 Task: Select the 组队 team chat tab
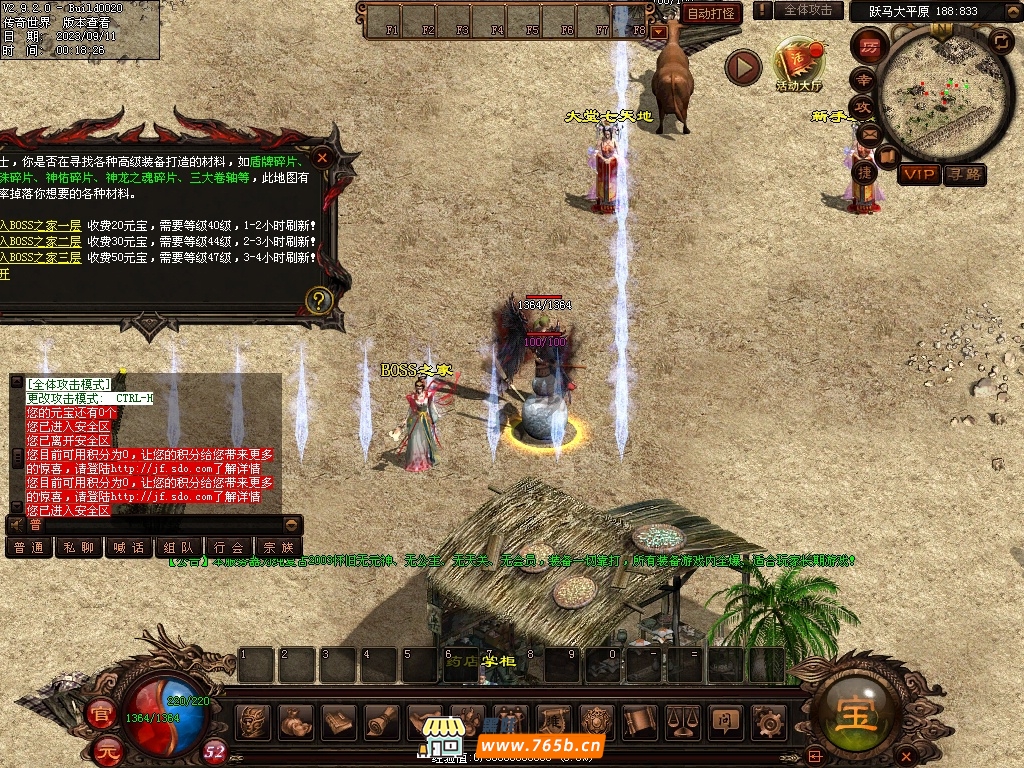click(x=179, y=547)
